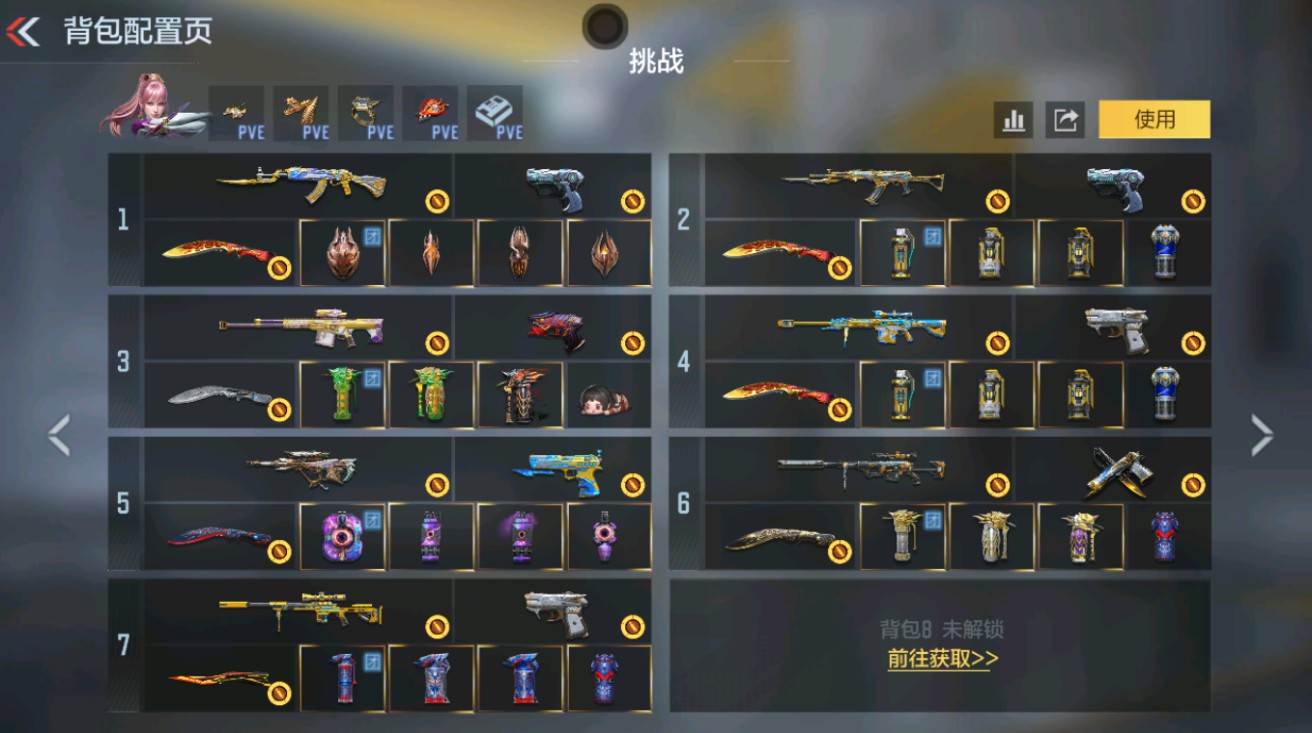1312x733 pixels.
Task: Click the pink-haired character avatar portrait
Action: (150, 108)
